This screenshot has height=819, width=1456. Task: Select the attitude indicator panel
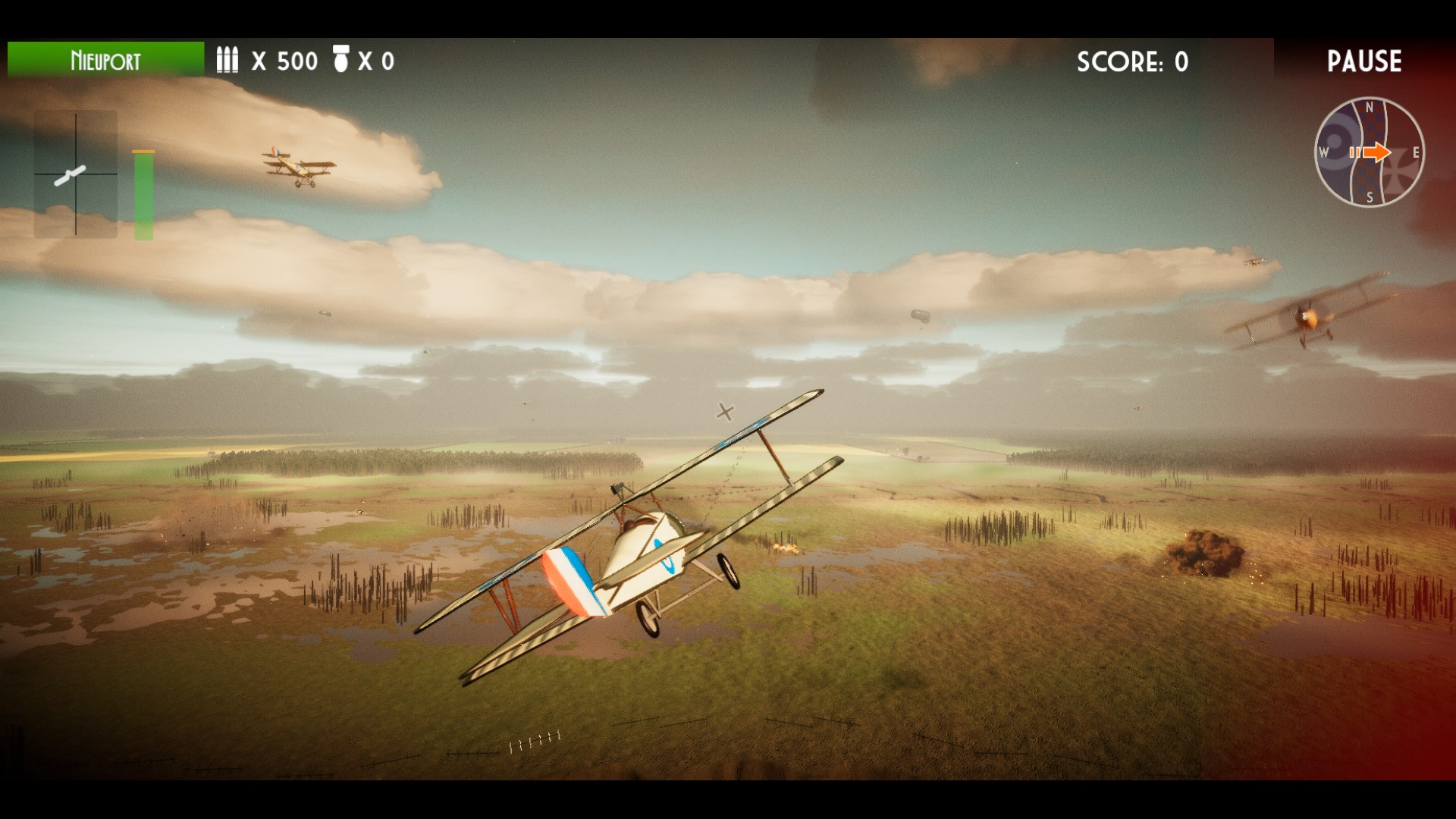[x=76, y=174]
